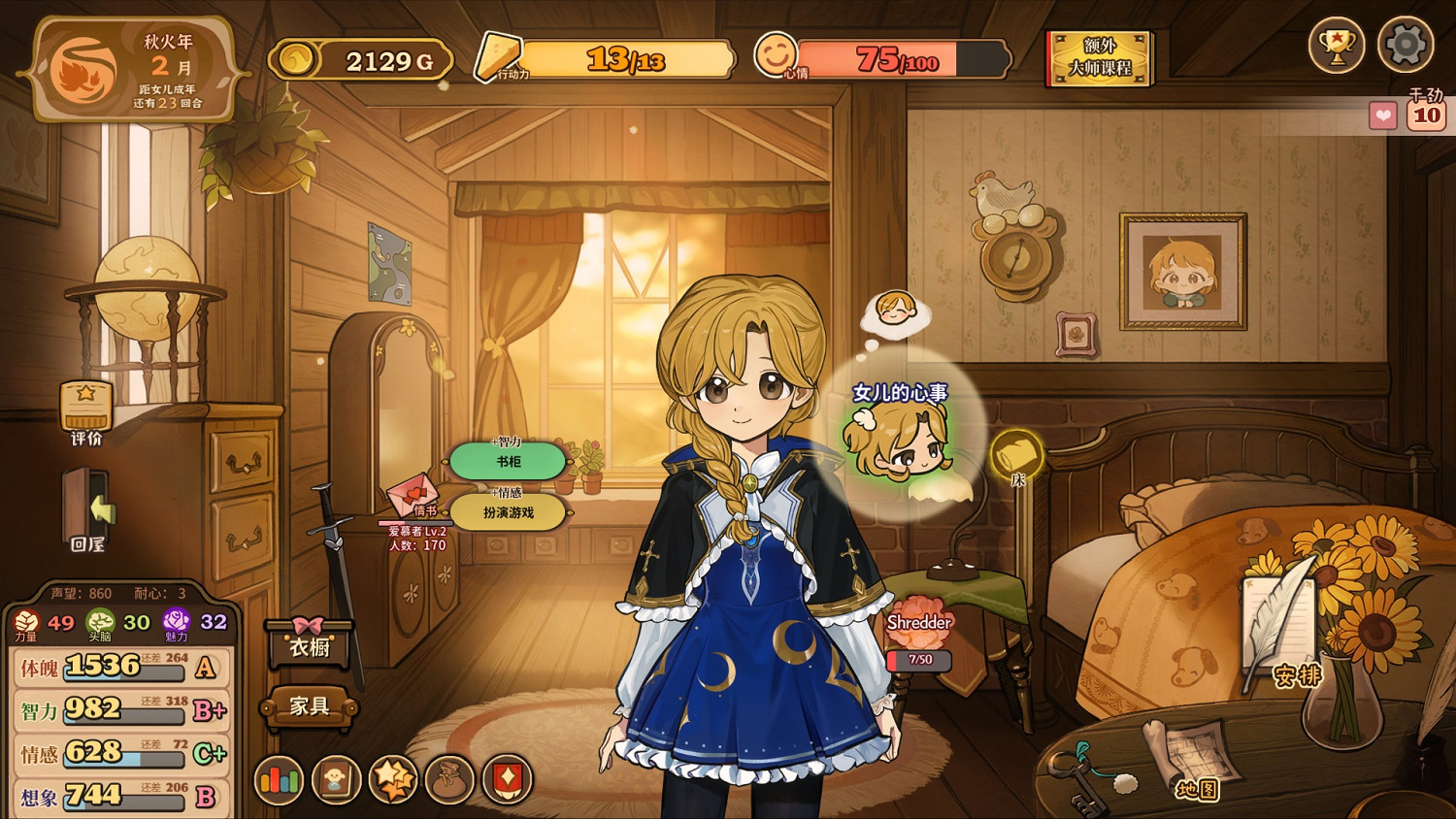Open the trophy achievements icon
This screenshot has height=819, width=1456.
[x=1338, y=44]
